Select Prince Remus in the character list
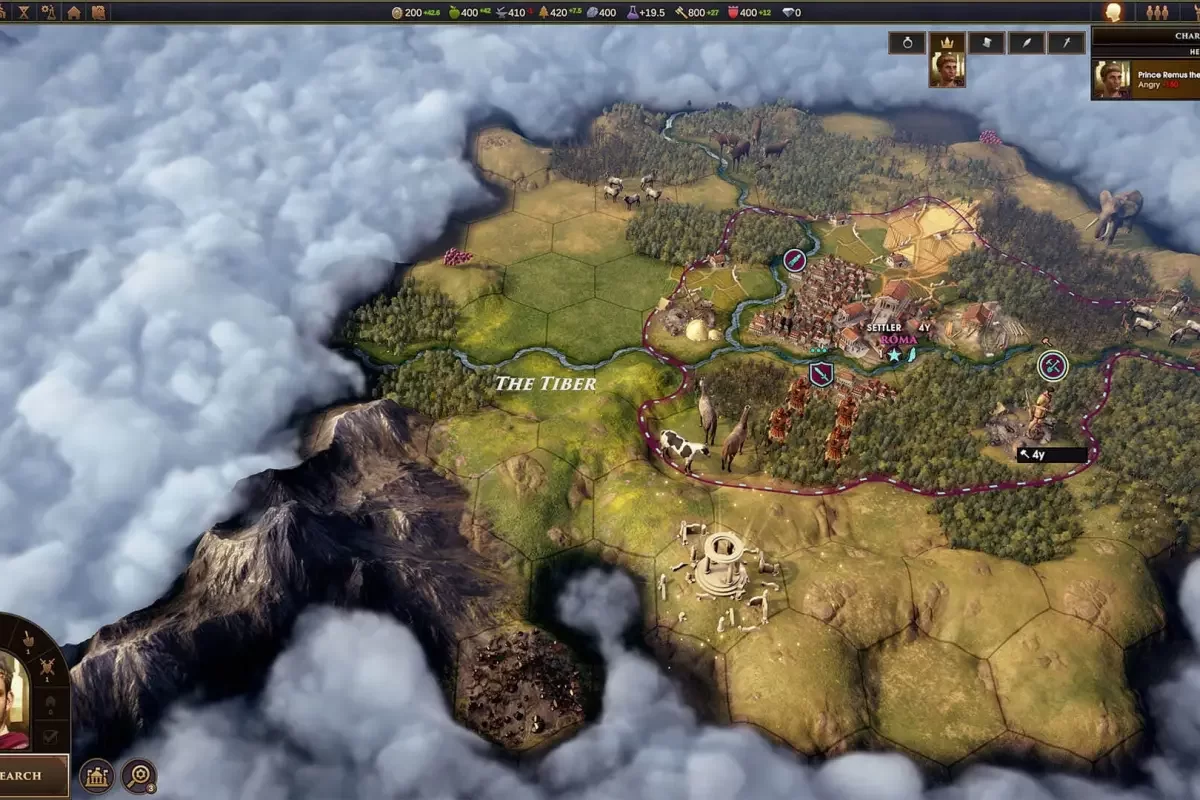The width and height of the screenshot is (1200, 800). (1145, 78)
